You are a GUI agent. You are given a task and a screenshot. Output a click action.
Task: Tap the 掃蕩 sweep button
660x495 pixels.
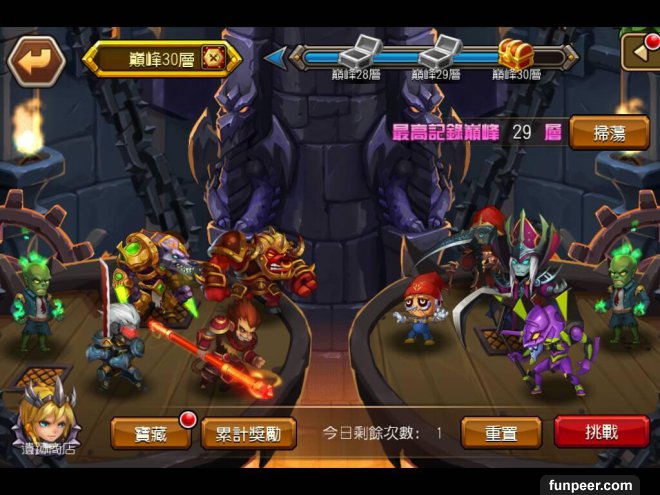(x=609, y=132)
